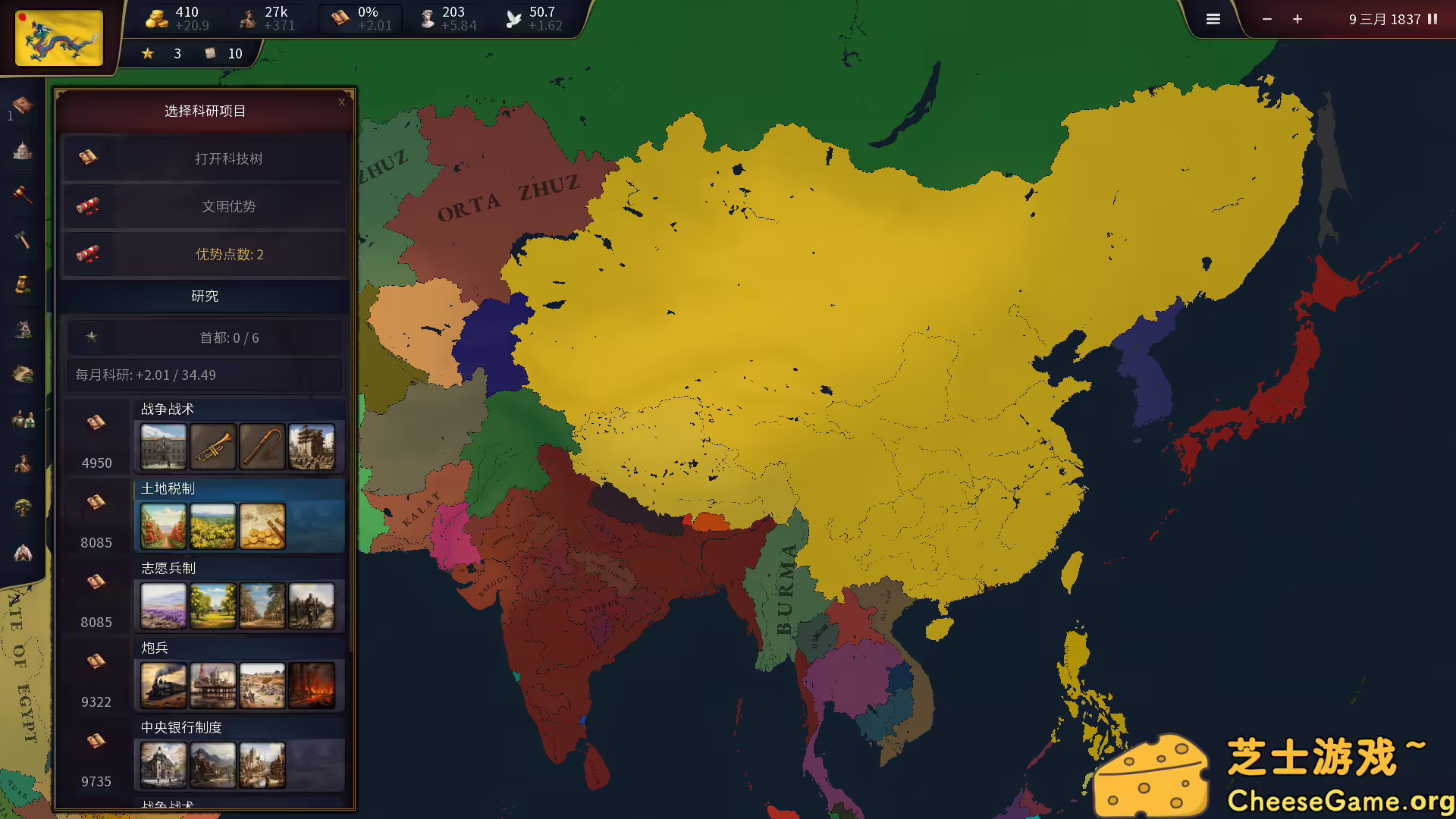
Task: Expand the 中央银行制度 research category
Action: 182,726
